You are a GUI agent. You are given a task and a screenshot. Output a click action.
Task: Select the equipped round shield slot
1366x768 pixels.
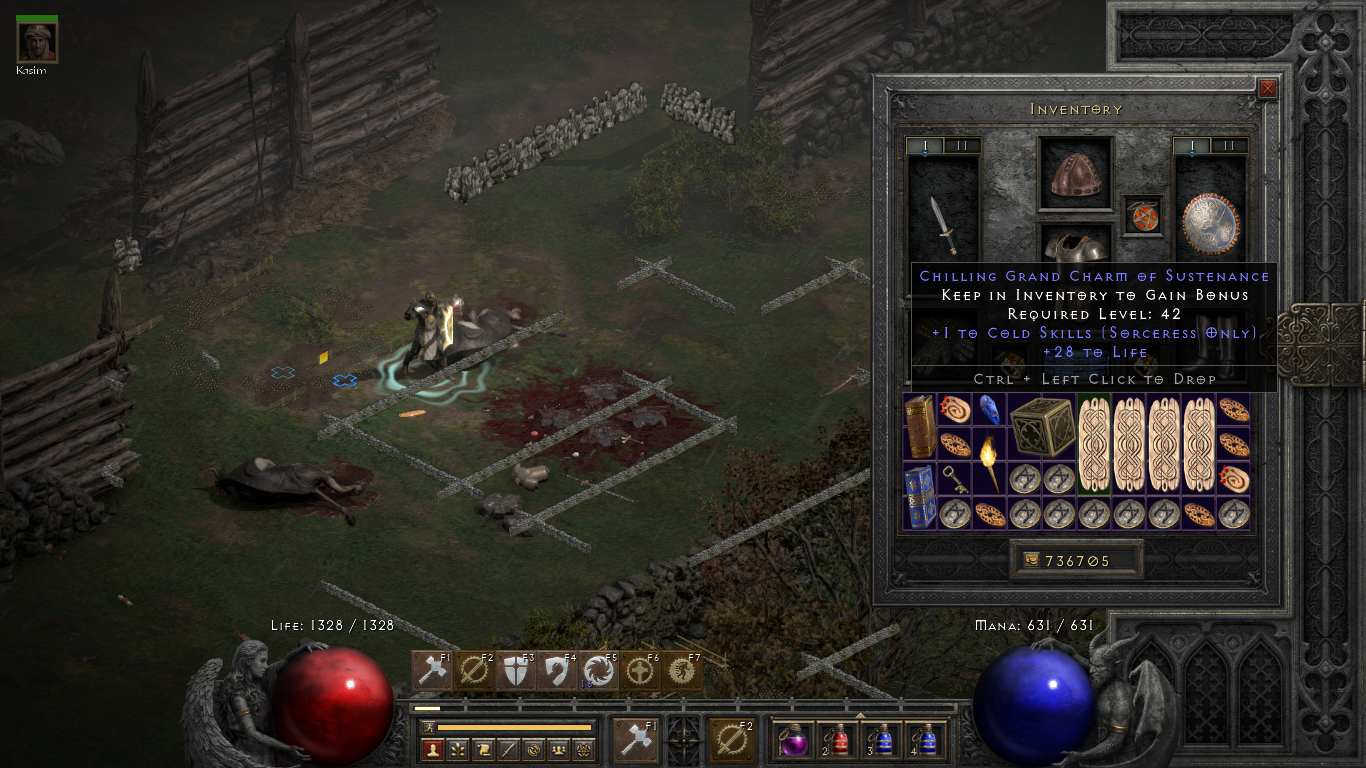coord(1210,223)
